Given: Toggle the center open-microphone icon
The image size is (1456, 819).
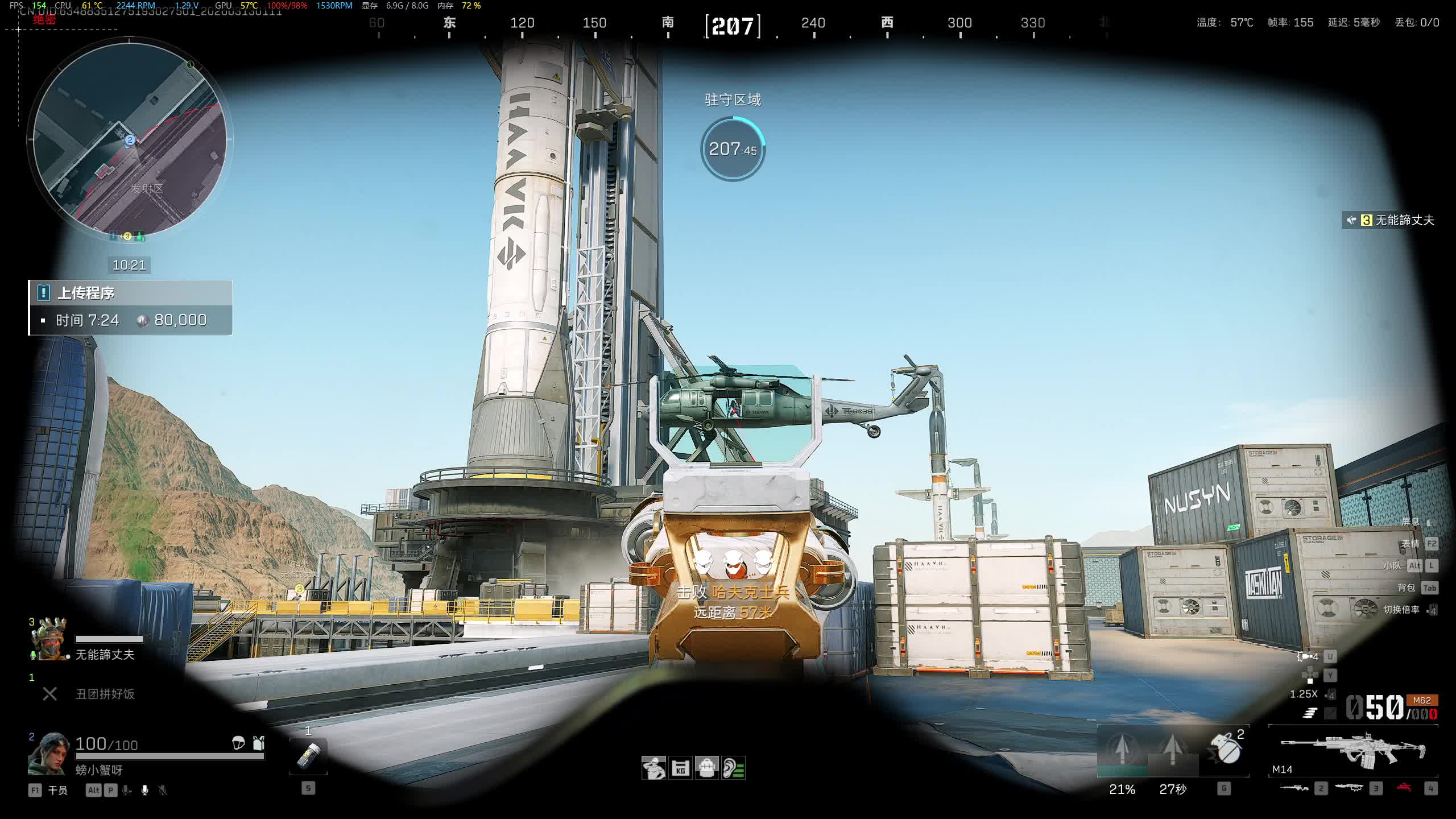Looking at the screenshot, I should 145,790.
